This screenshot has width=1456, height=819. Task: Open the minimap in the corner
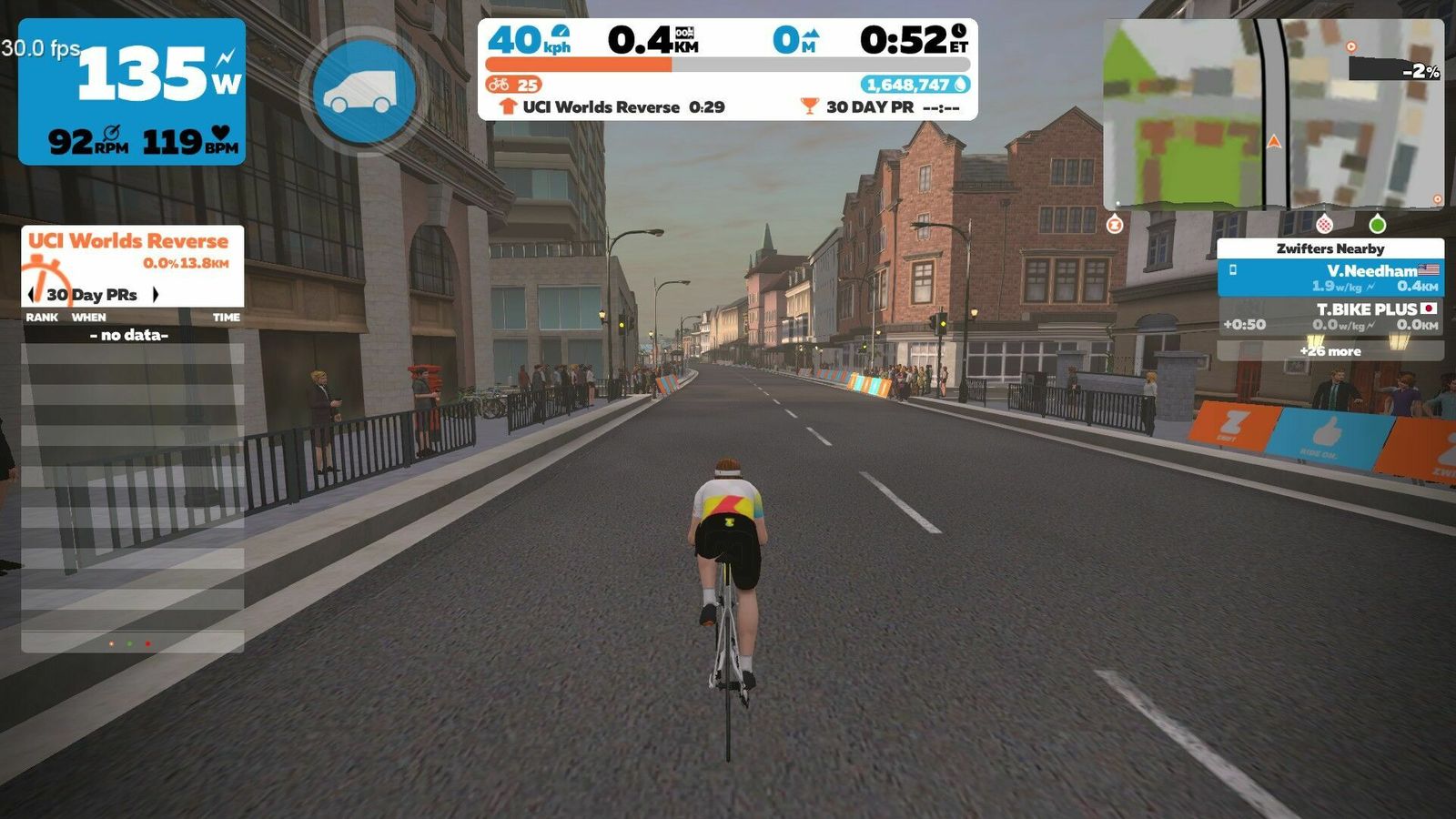click(x=1273, y=114)
